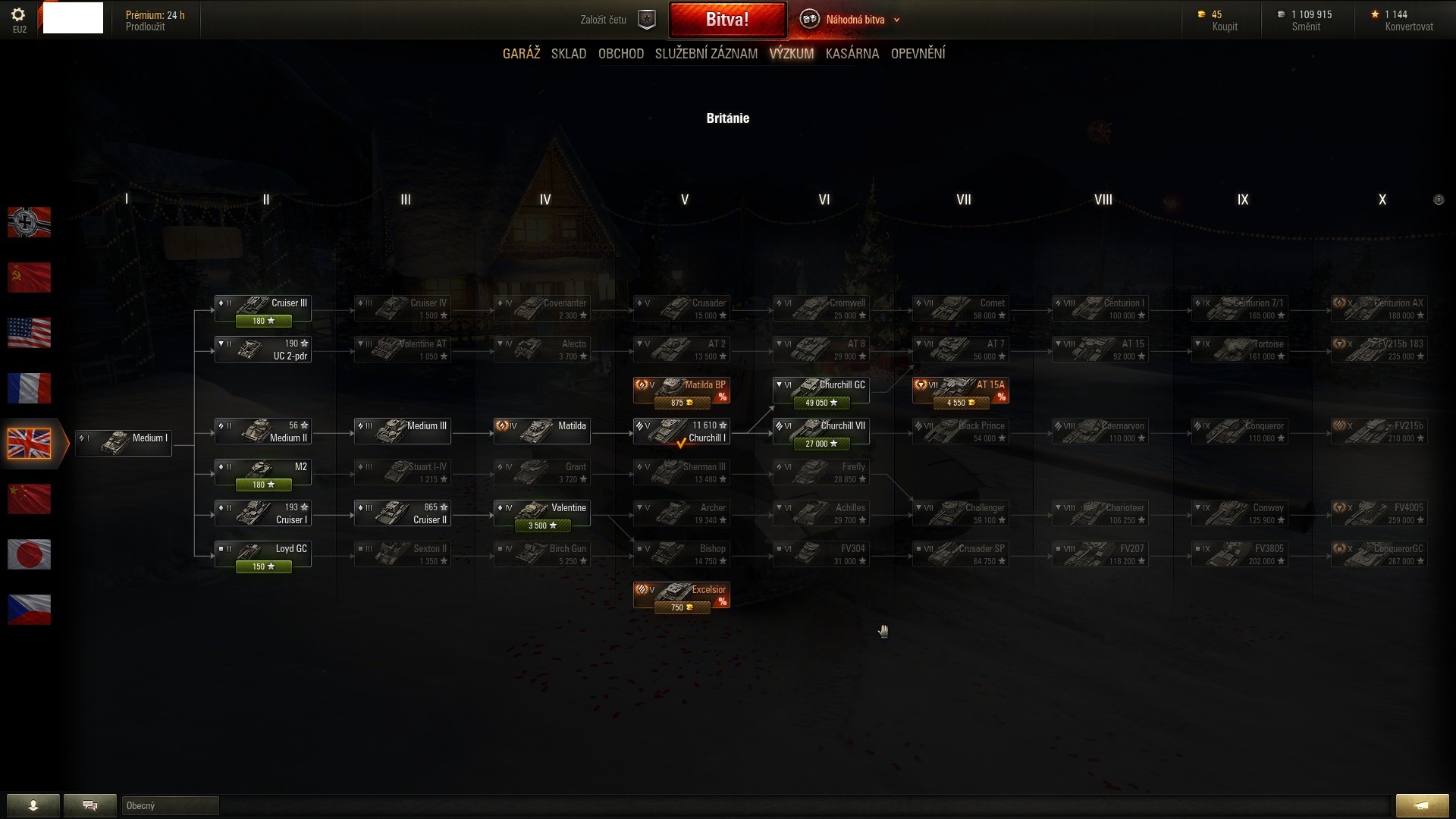Open the SKLAD tab

pos(569,54)
